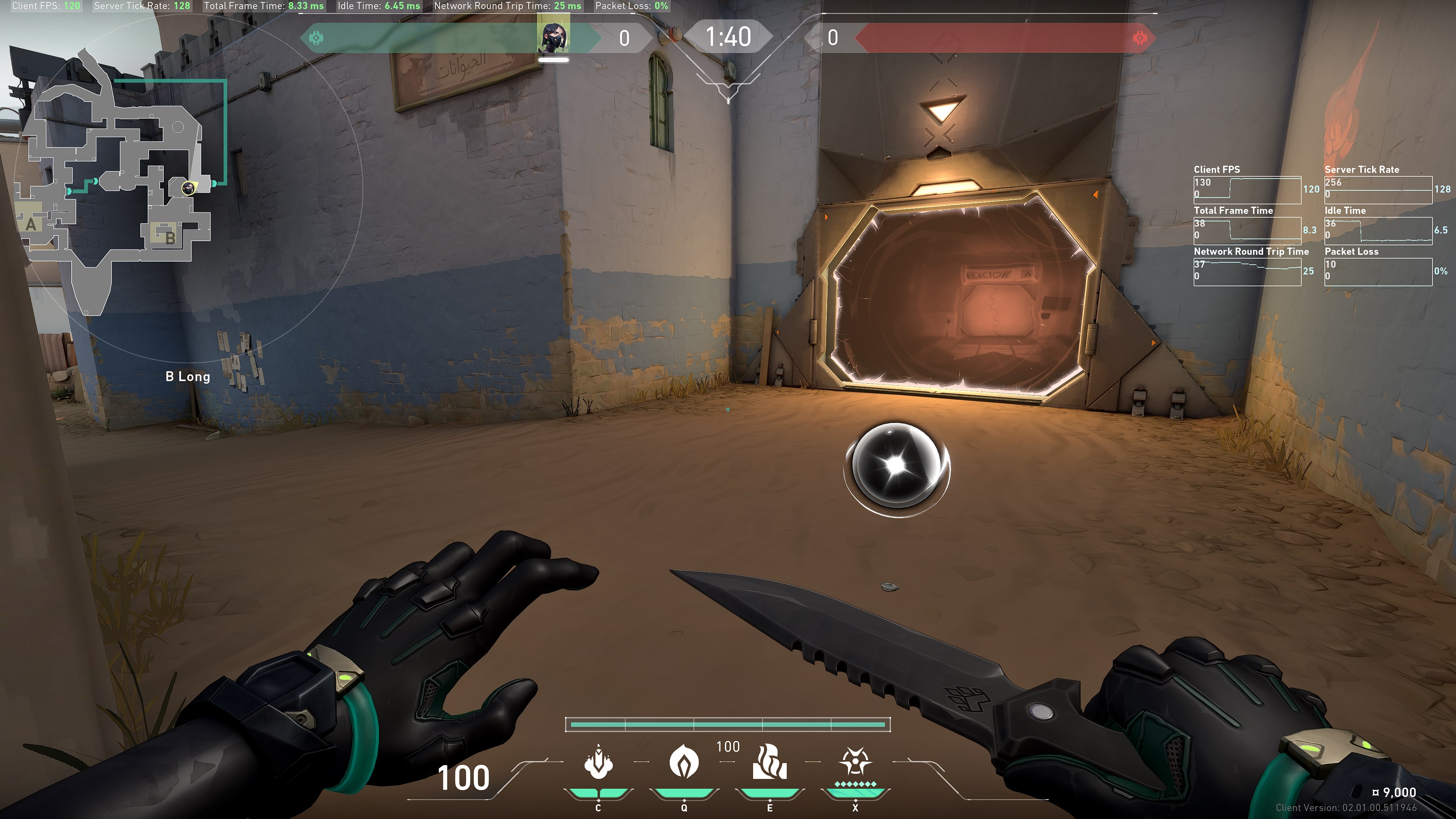Click the Server Tick Rate graph

1378,190
